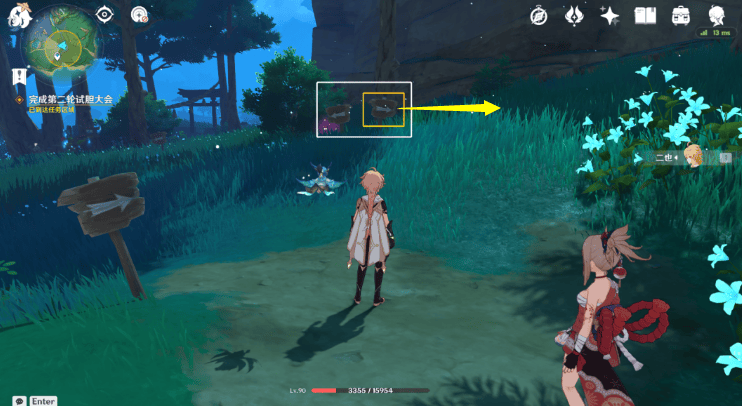Open the open-book tutorial icon
Viewport: 742px width, 406px height.
tap(645, 16)
